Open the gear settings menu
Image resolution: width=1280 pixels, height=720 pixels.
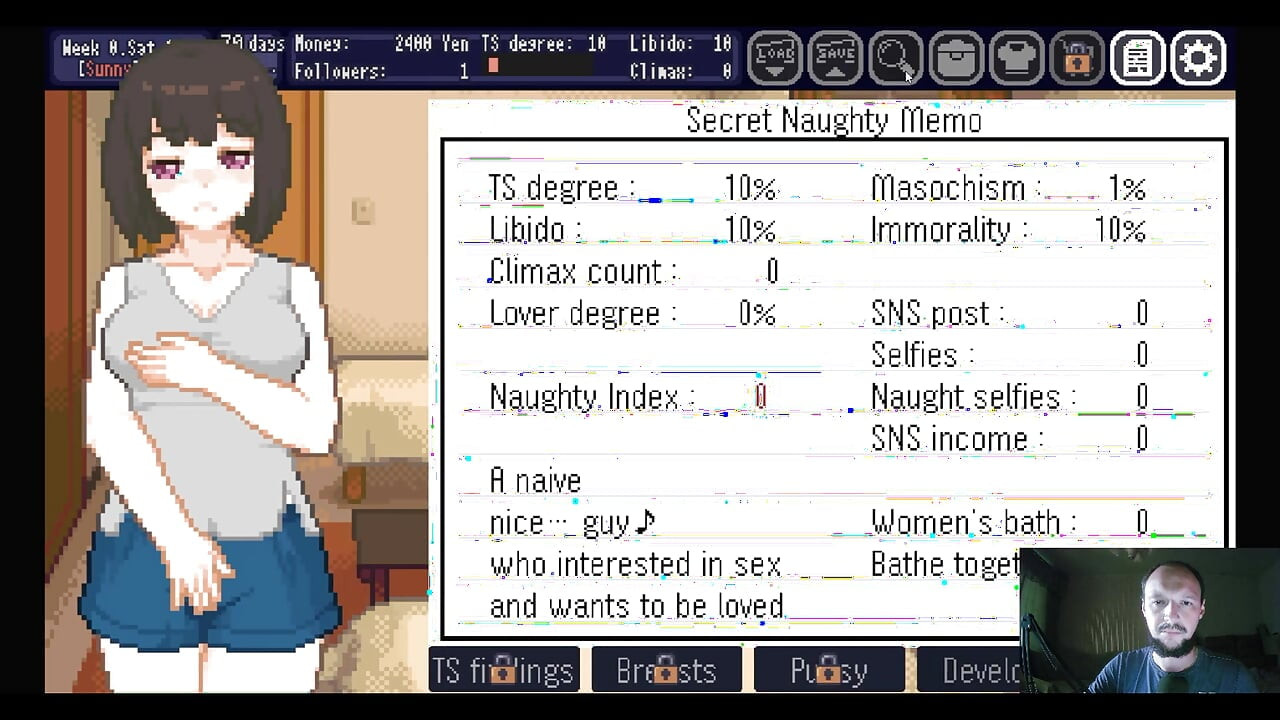tap(1198, 59)
